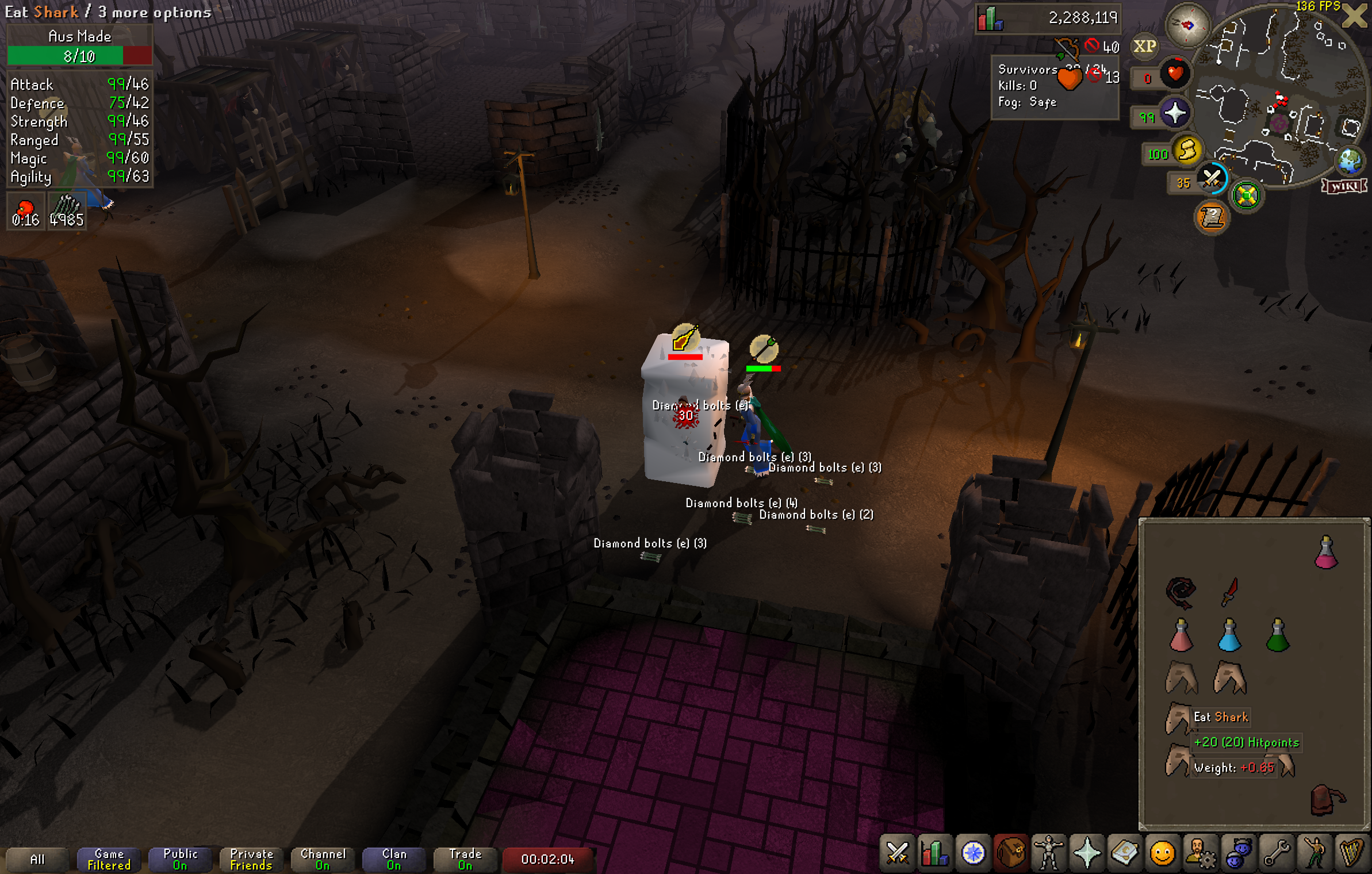Drink the green potion in inventory
The image size is (1372, 874).
tap(1278, 635)
